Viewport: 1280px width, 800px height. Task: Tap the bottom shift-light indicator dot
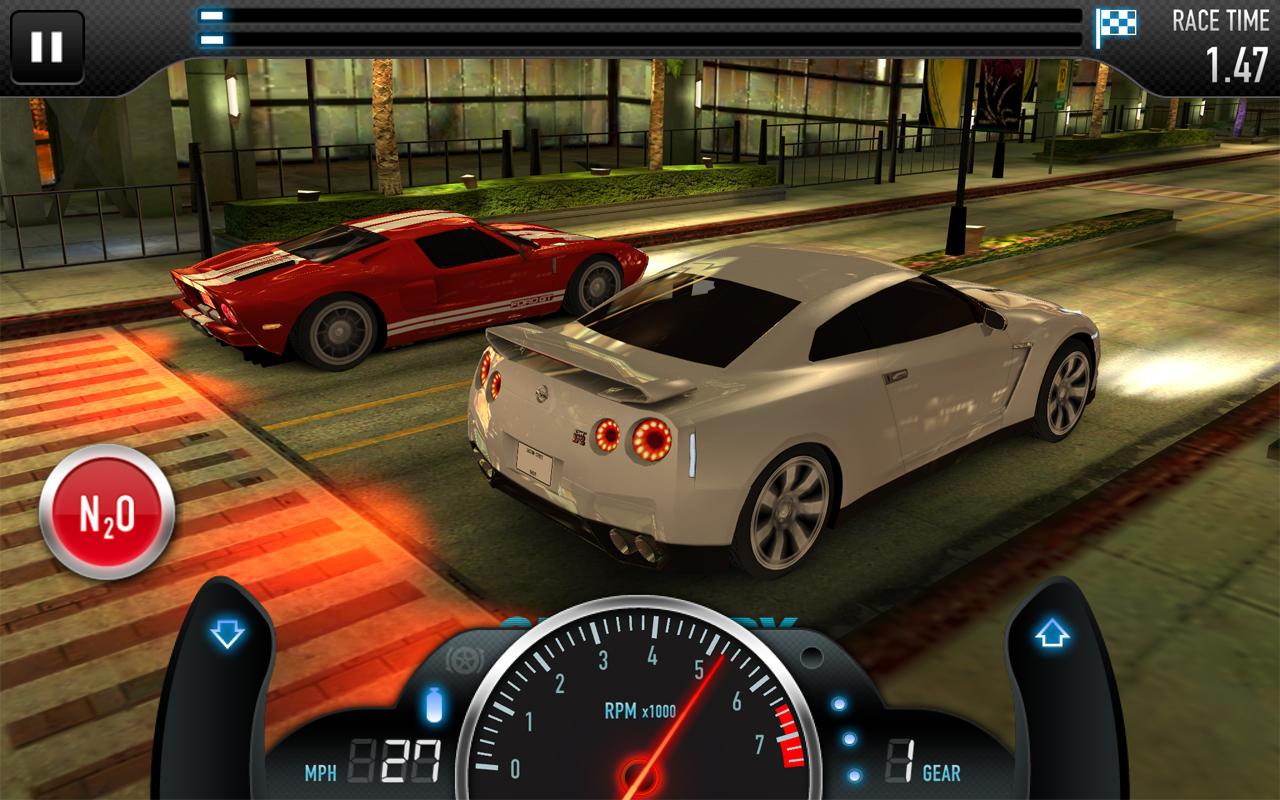853,774
